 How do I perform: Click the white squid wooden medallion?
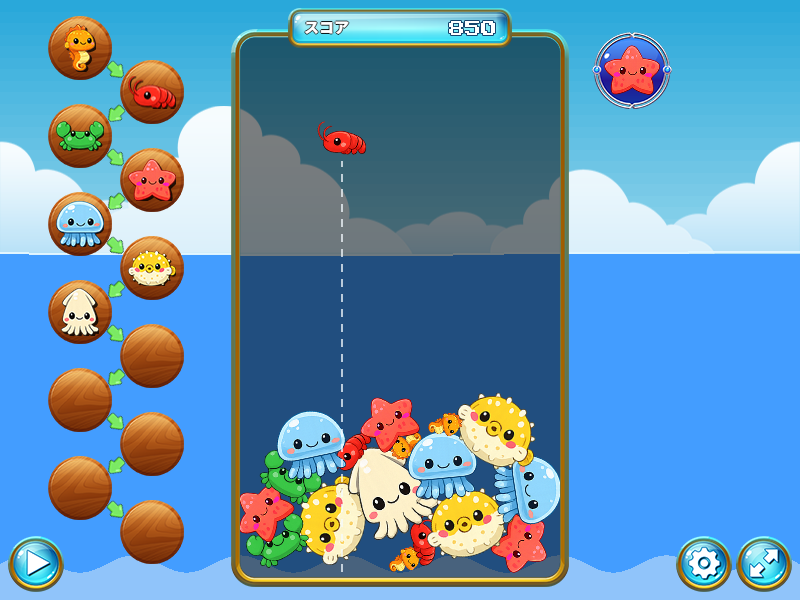[80, 312]
